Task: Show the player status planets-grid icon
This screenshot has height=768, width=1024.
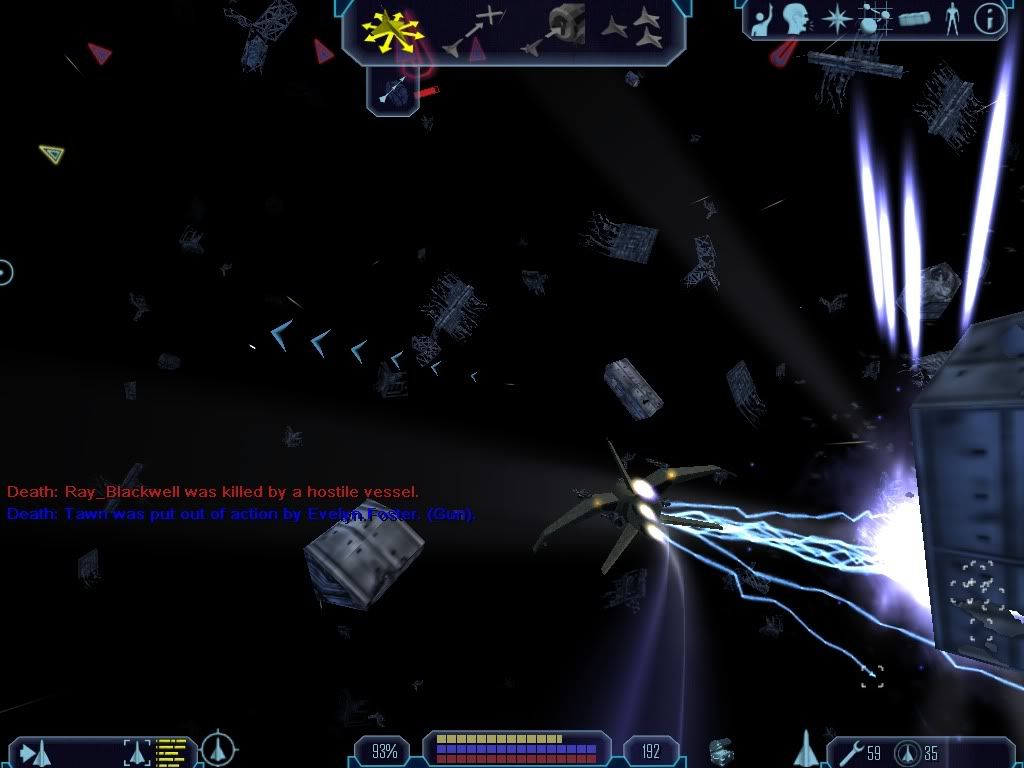Action: (x=874, y=20)
